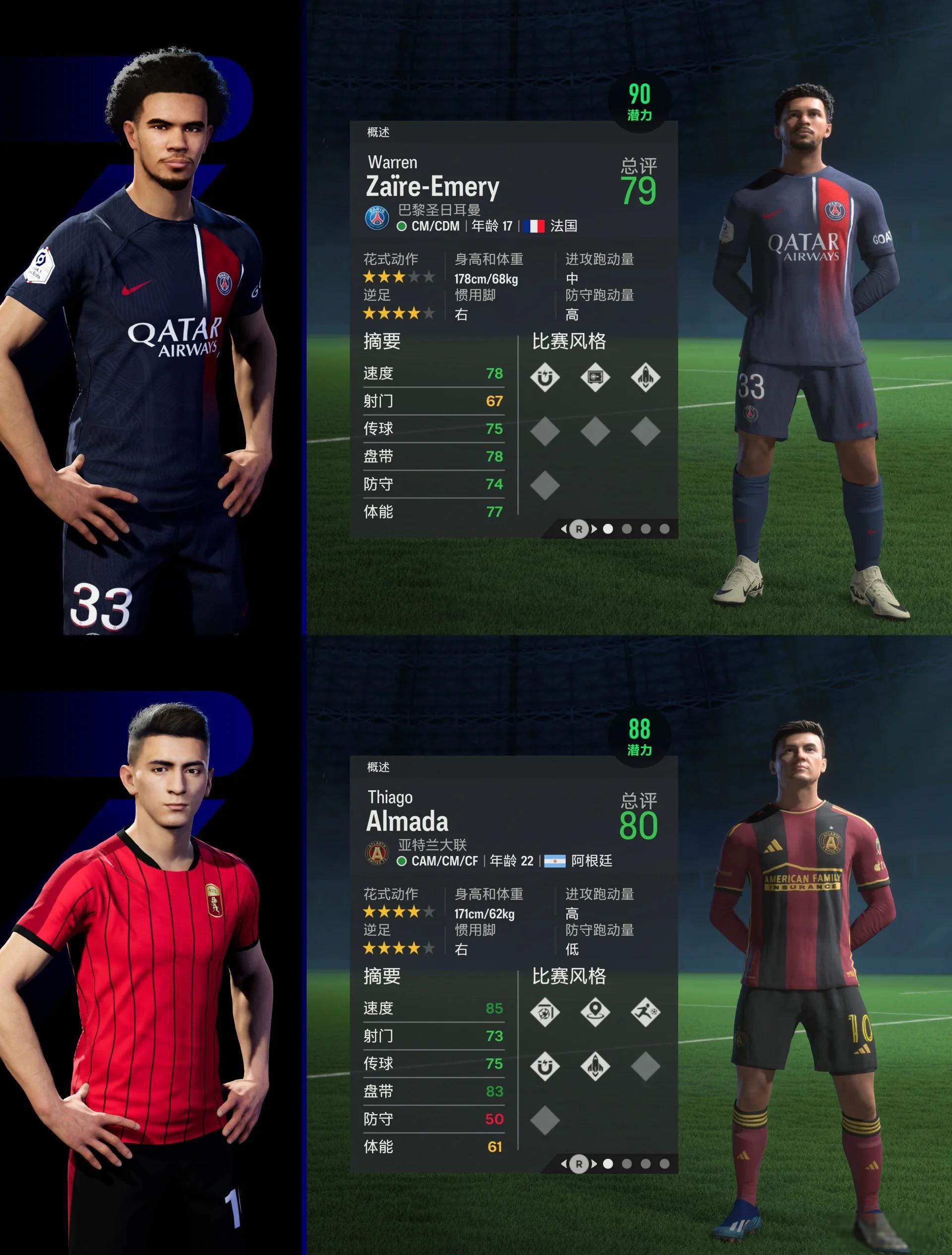952x1255 pixels.
Task: Select Almada's magnet playstyle icon
Action: pyautogui.click(x=545, y=1066)
